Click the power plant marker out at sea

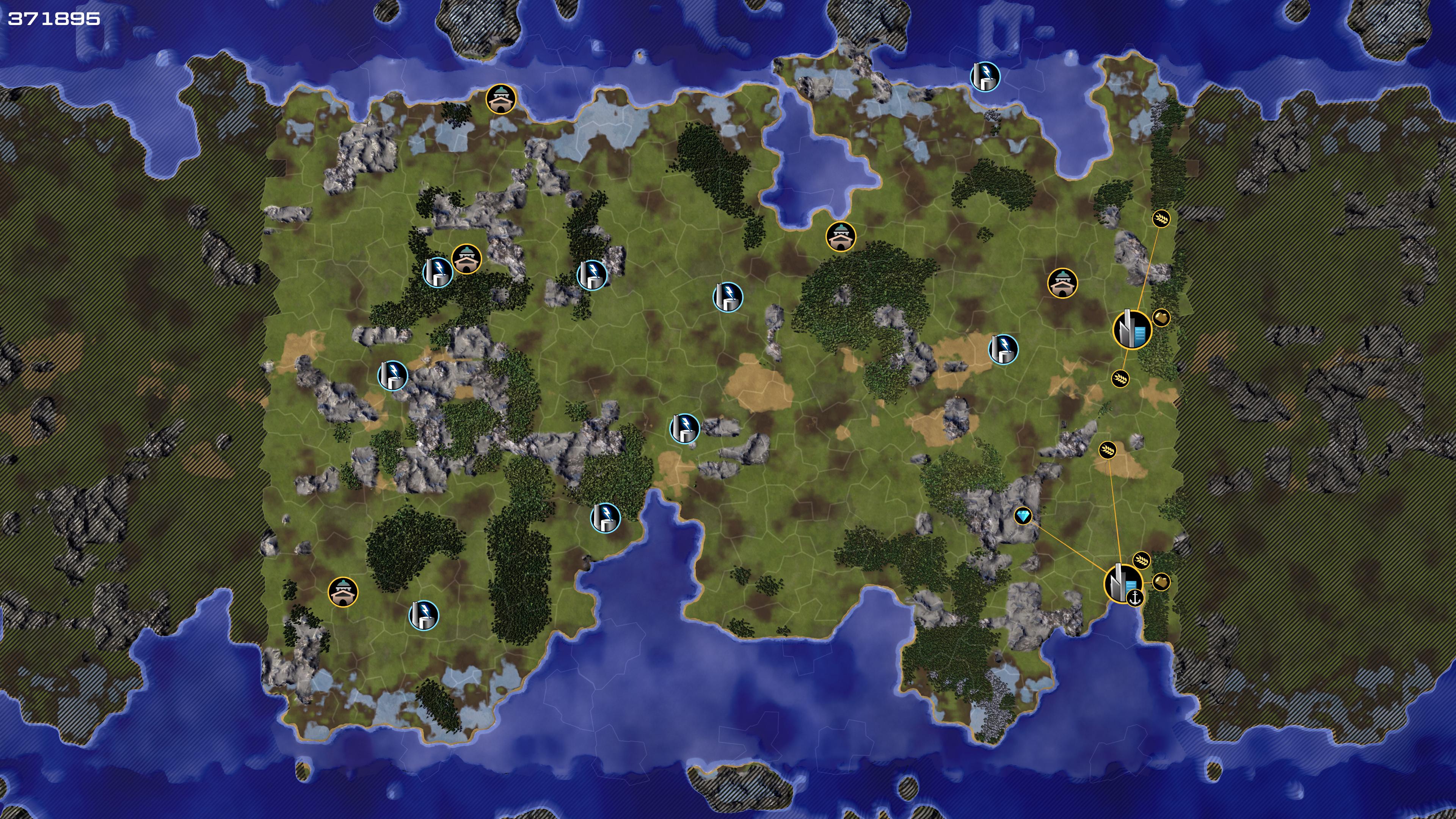tap(985, 76)
